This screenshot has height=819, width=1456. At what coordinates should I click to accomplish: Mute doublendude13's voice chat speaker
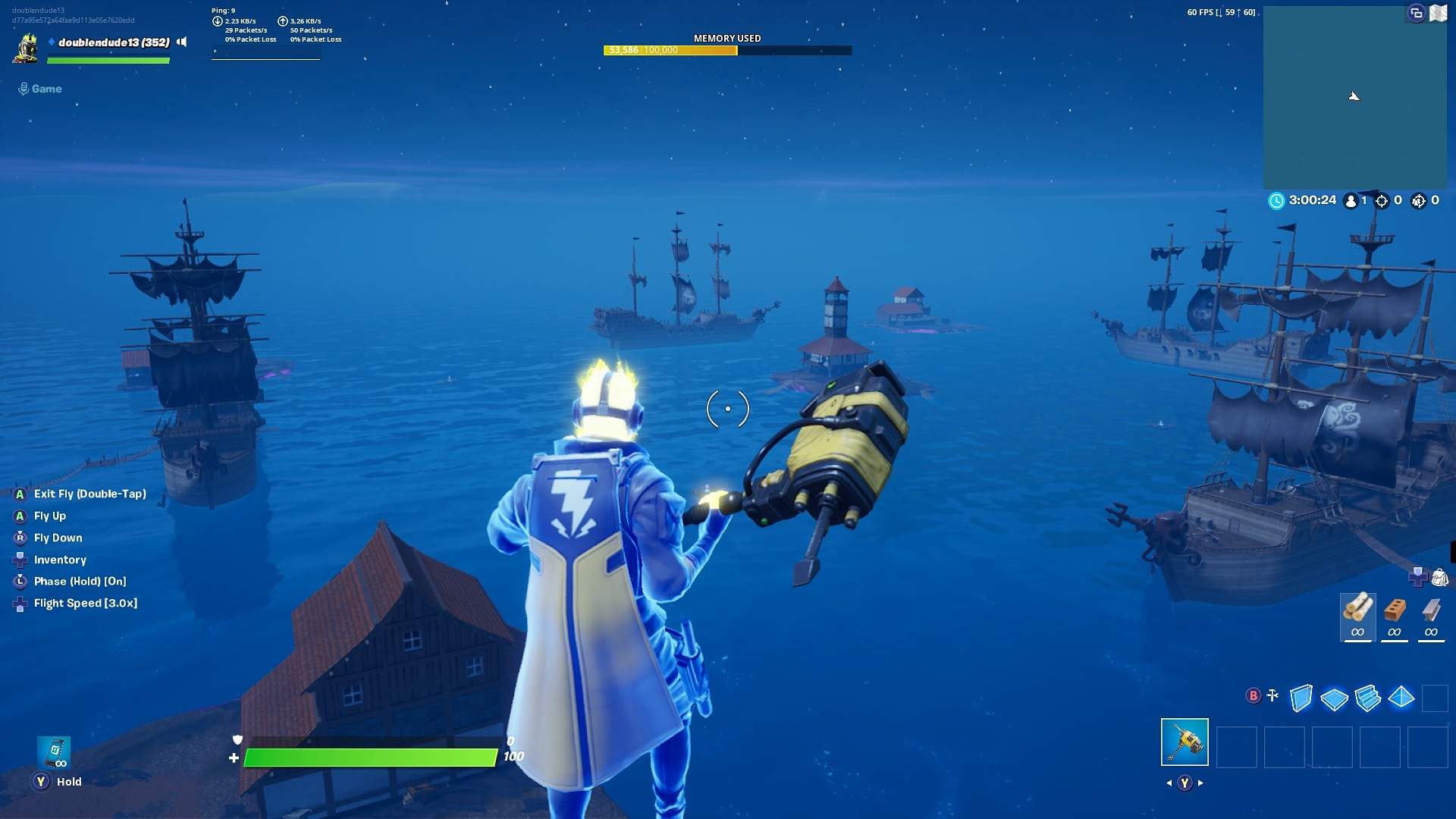pyautogui.click(x=182, y=42)
